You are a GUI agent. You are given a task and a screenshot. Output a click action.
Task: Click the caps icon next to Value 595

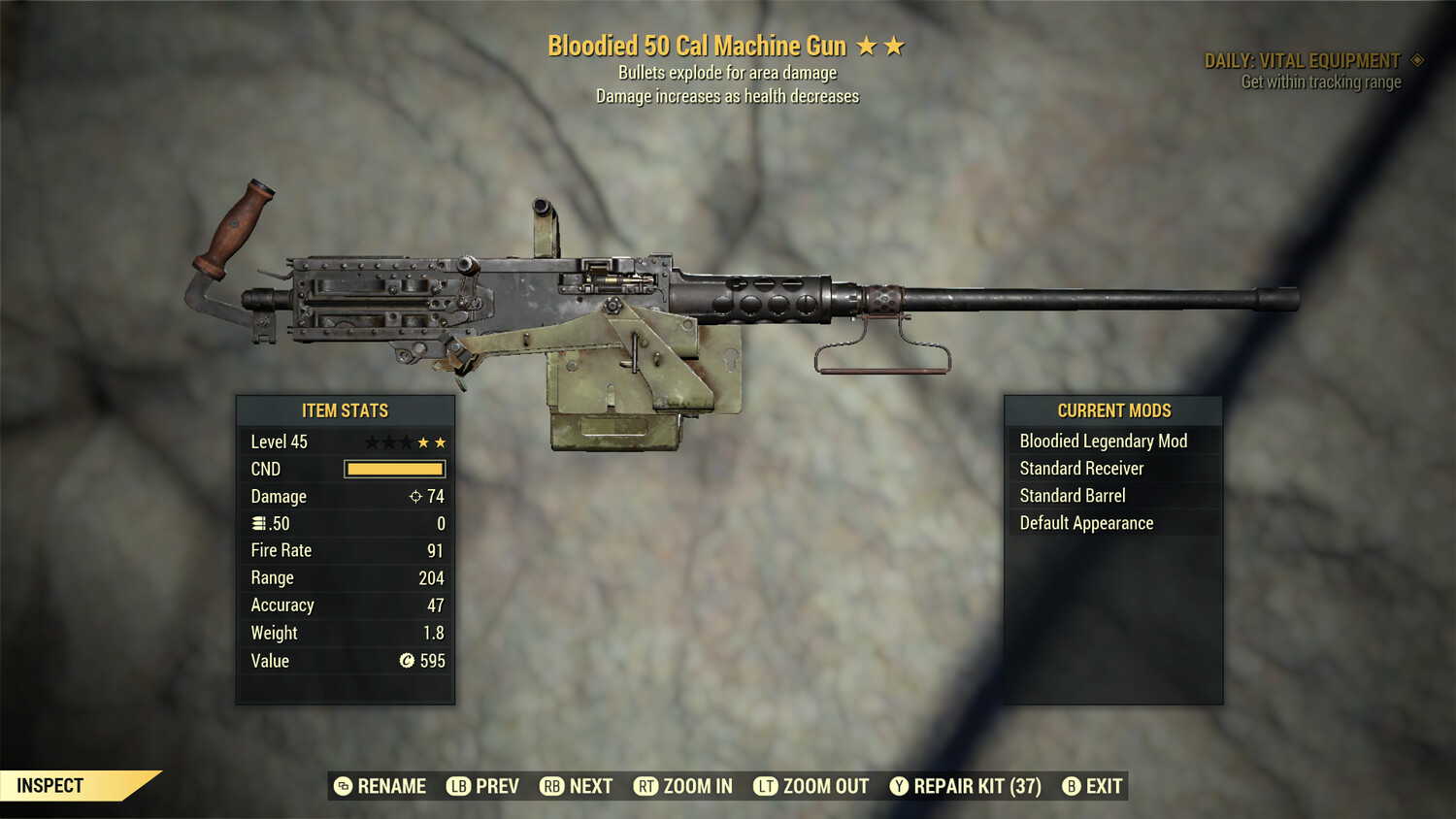[x=405, y=661]
